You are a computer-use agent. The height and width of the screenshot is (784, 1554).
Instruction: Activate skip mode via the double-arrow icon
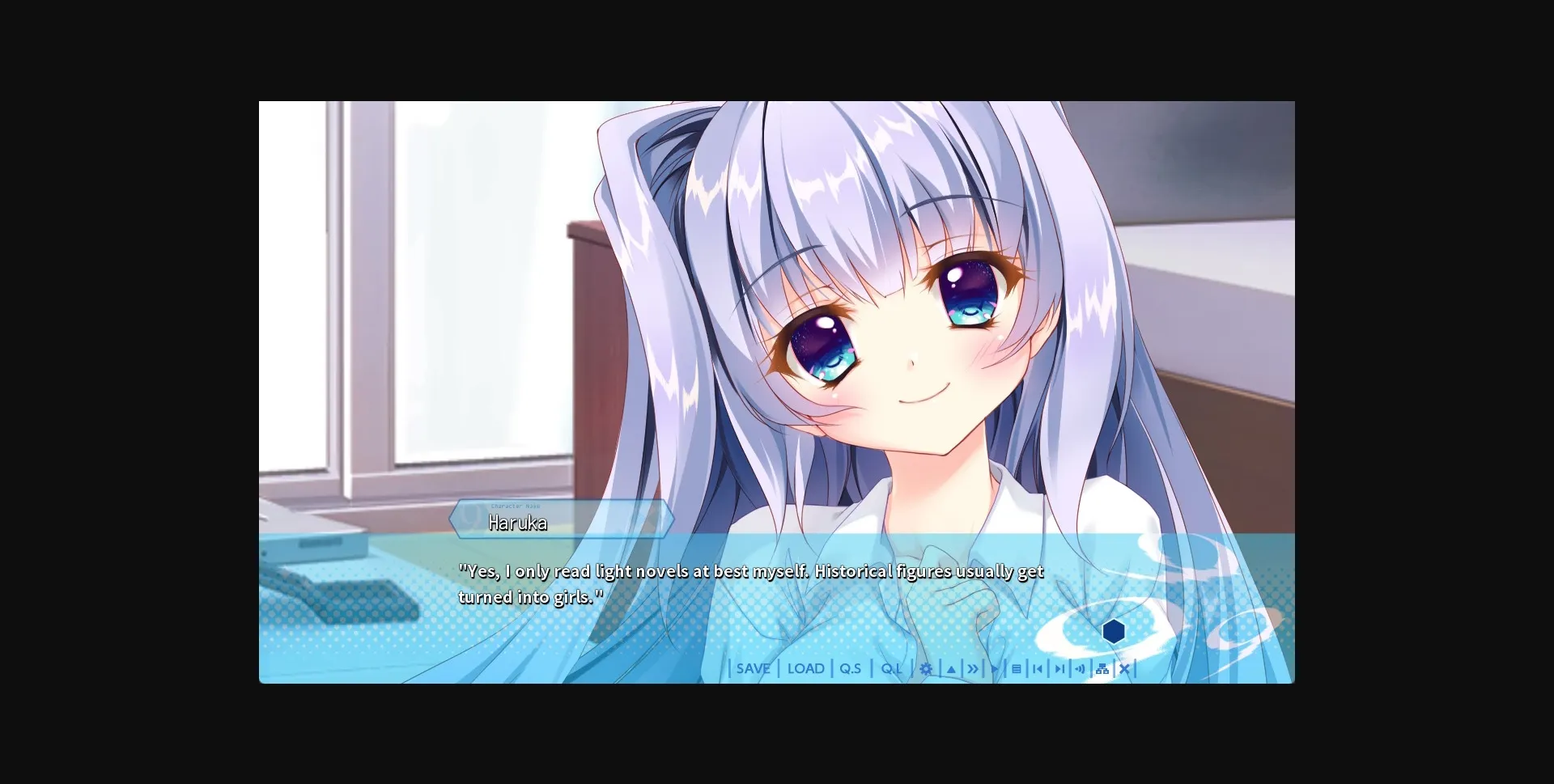[x=973, y=668]
